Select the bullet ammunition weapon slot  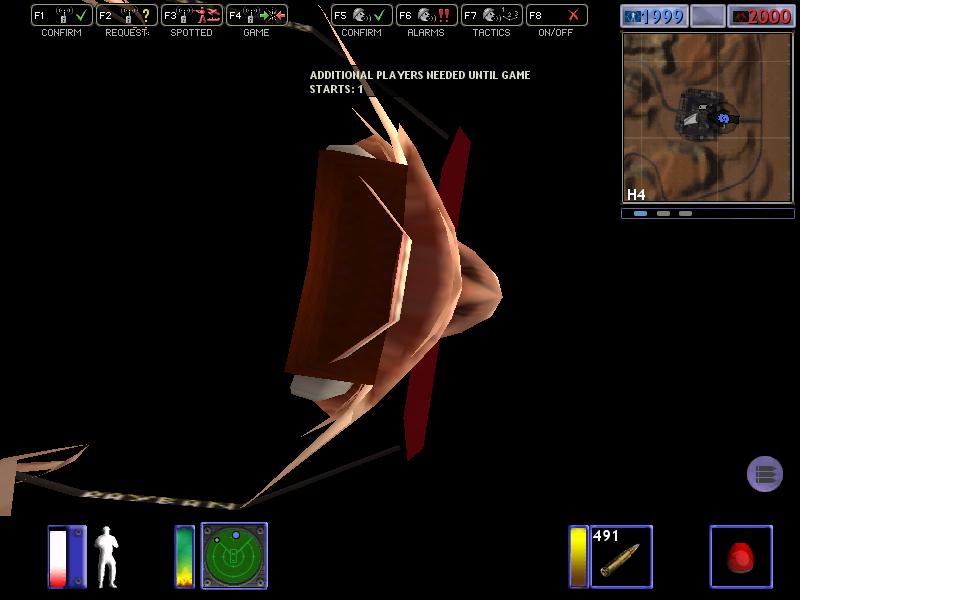621,556
